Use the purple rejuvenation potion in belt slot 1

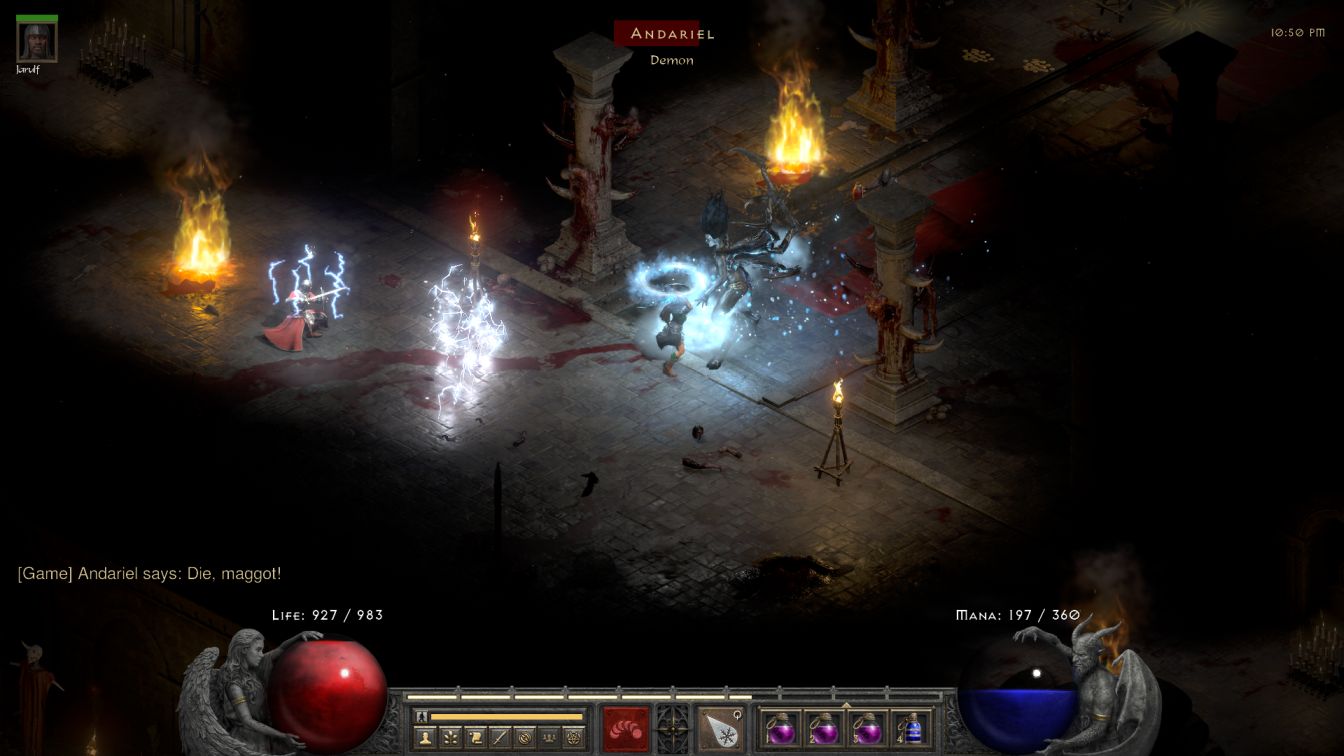pos(780,728)
